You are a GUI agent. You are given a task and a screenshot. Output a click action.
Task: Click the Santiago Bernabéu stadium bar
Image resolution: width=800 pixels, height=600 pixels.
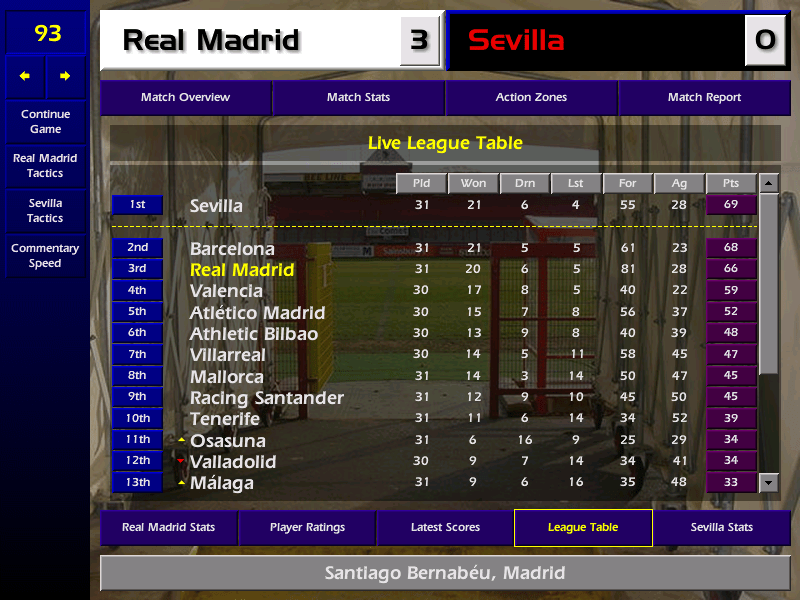(x=445, y=573)
